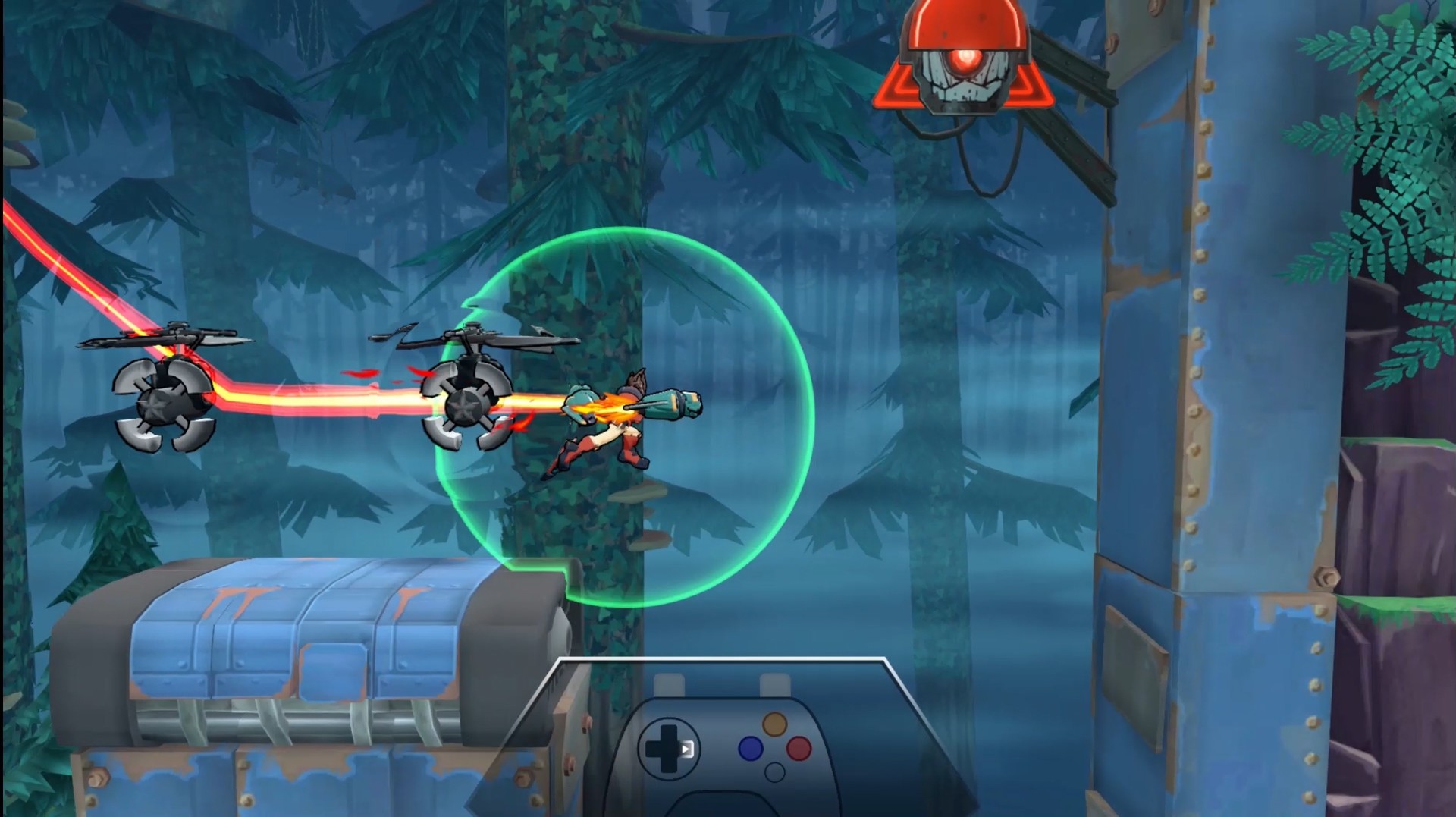This screenshot has height=817, width=1456.
Task: Click the red face button on the controller diagram
Action: click(799, 748)
